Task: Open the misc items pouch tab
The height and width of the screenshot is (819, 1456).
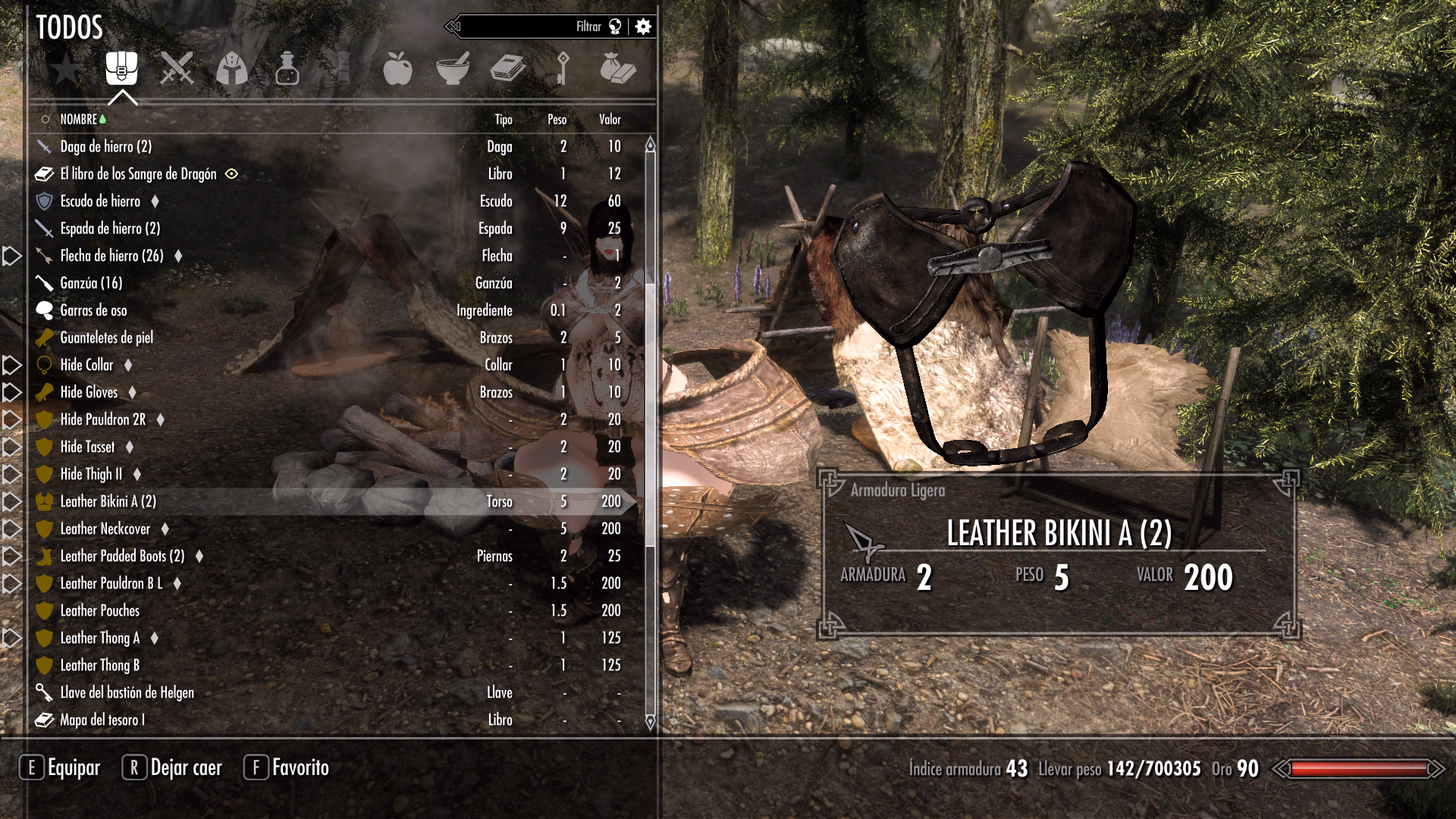Action: click(x=617, y=69)
